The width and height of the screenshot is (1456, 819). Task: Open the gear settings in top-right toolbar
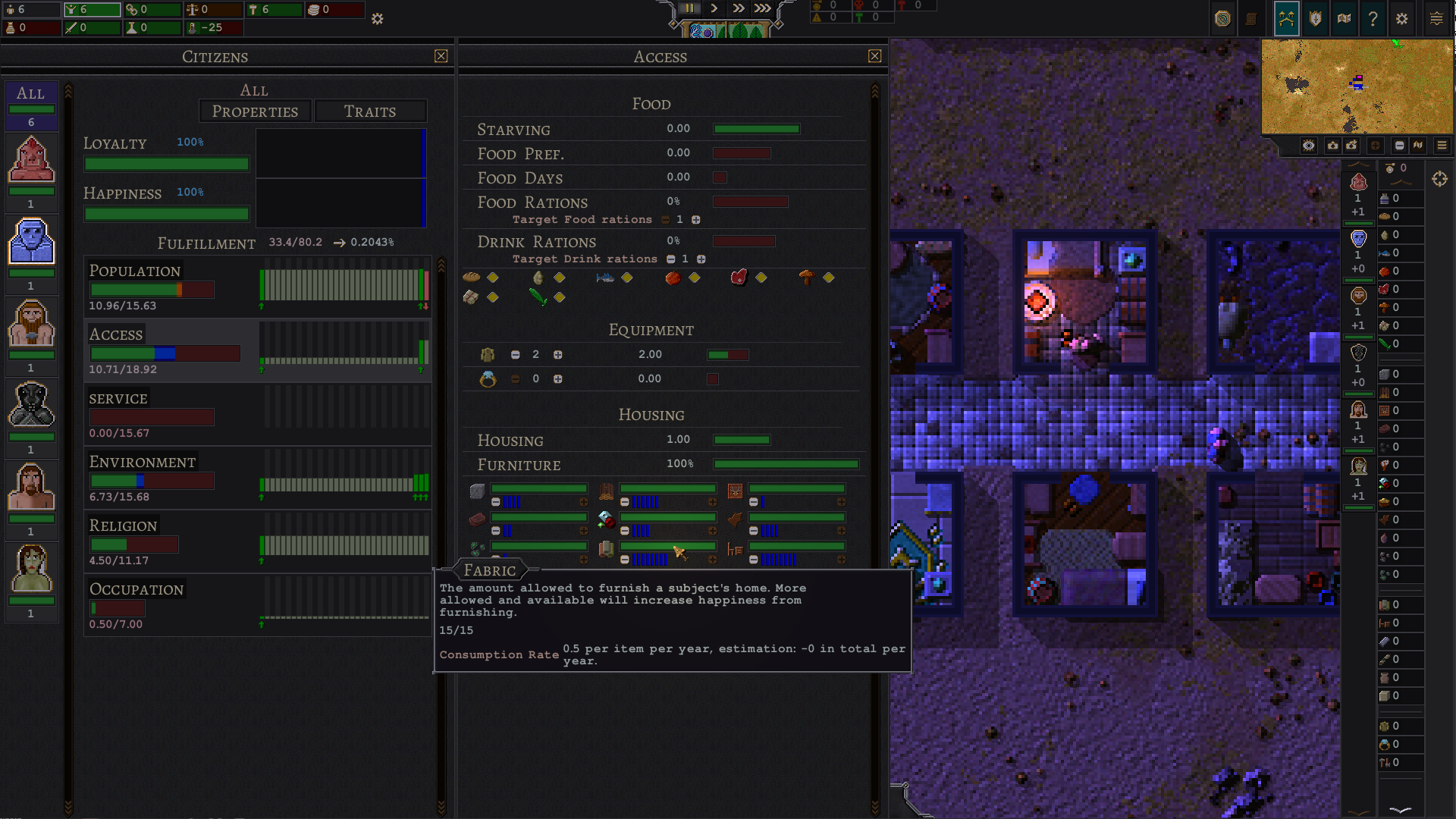point(1401,19)
